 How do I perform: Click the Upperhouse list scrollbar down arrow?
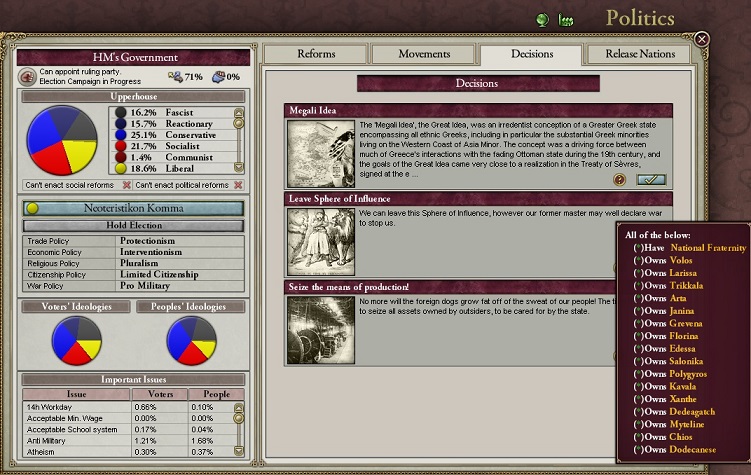point(239,167)
